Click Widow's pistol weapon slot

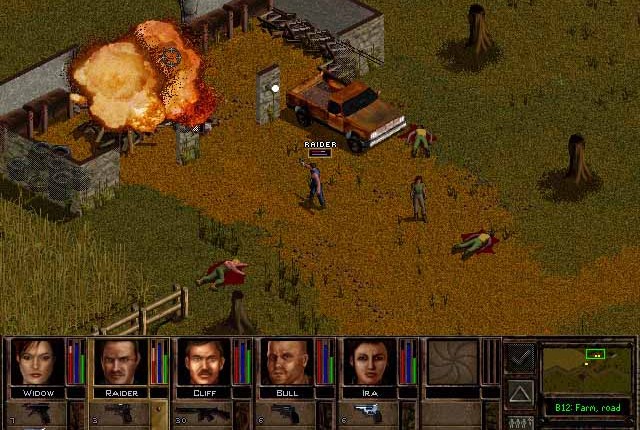coord(39,414)
